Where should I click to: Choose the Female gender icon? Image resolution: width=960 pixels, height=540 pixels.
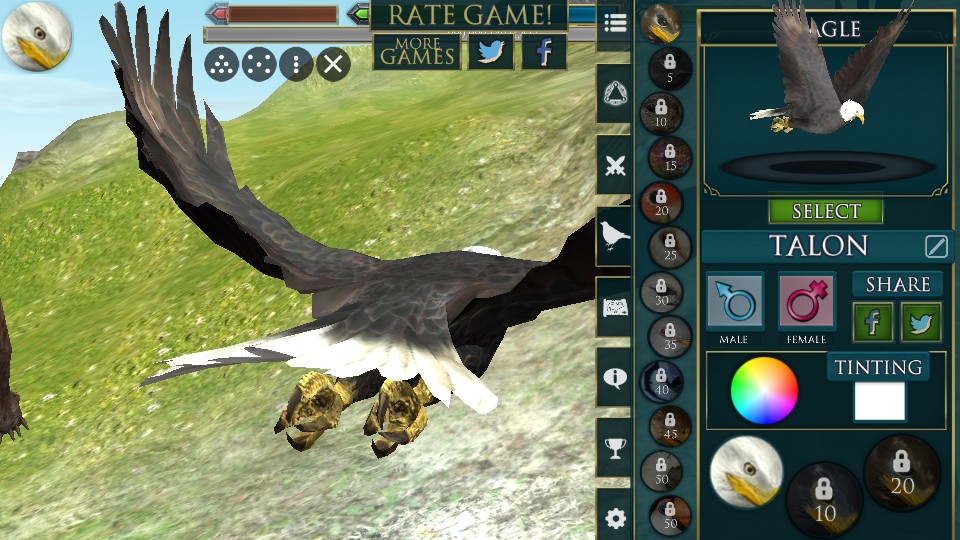806,302
